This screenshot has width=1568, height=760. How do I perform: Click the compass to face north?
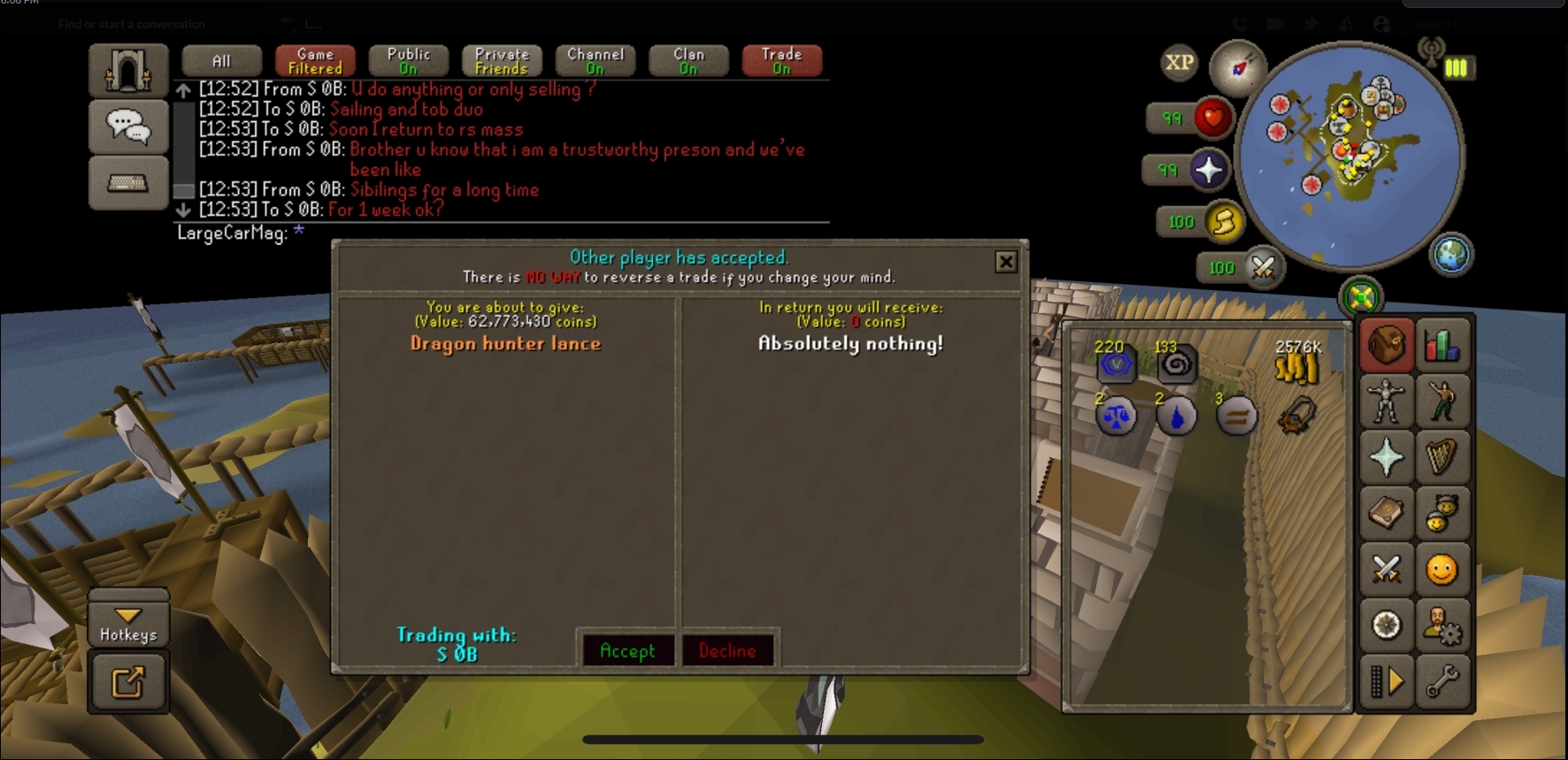click(1237, 67)
